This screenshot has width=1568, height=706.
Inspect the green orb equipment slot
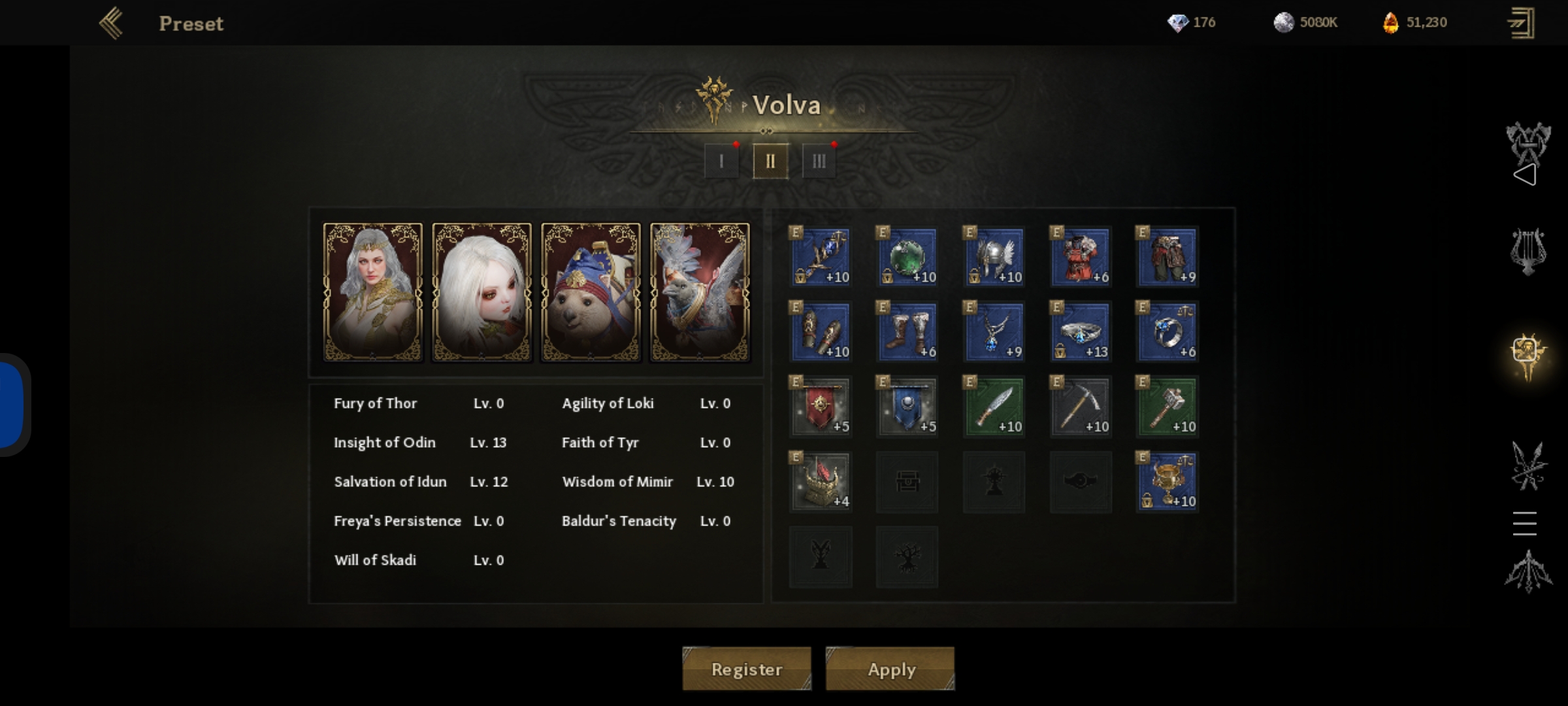pos(907,257)
